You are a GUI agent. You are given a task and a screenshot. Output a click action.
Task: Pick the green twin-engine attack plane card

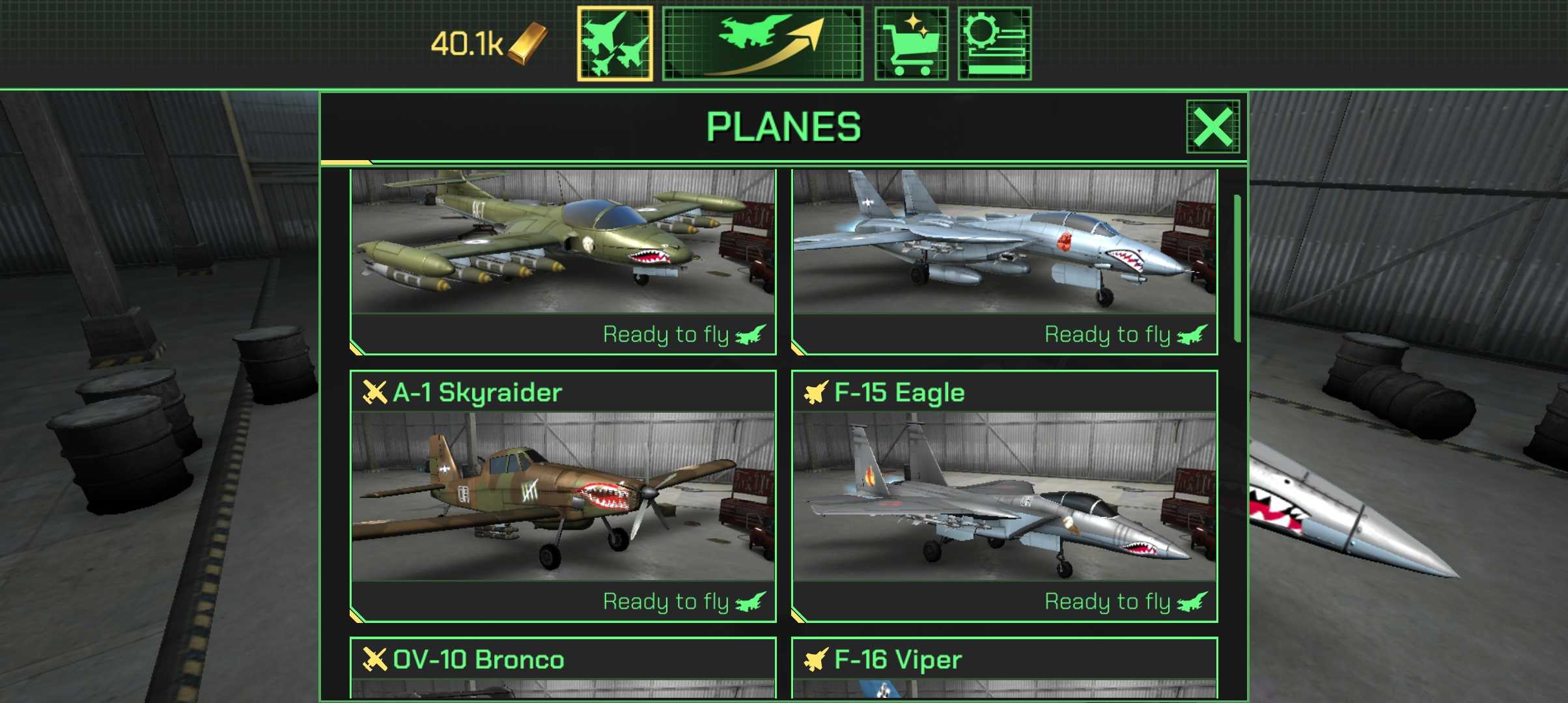(563, 260)
